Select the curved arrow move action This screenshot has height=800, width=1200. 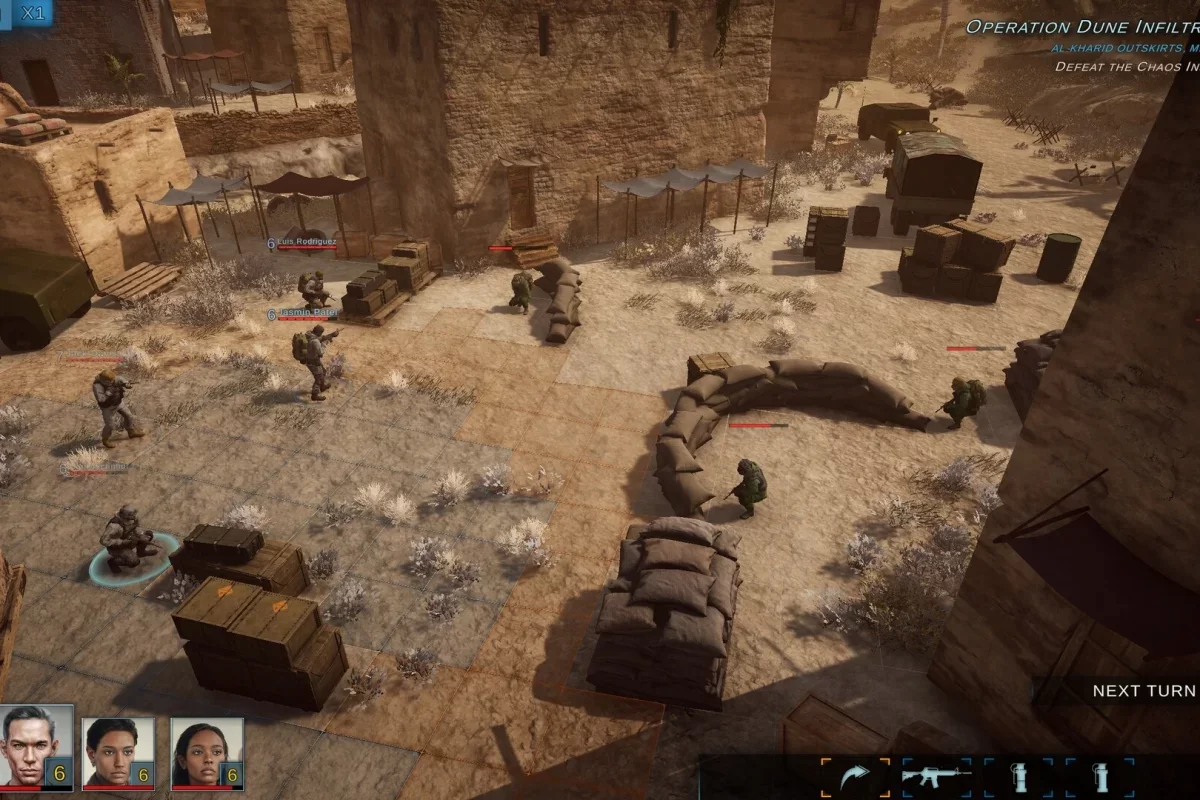pyautogui.click(x=856, y=777)
